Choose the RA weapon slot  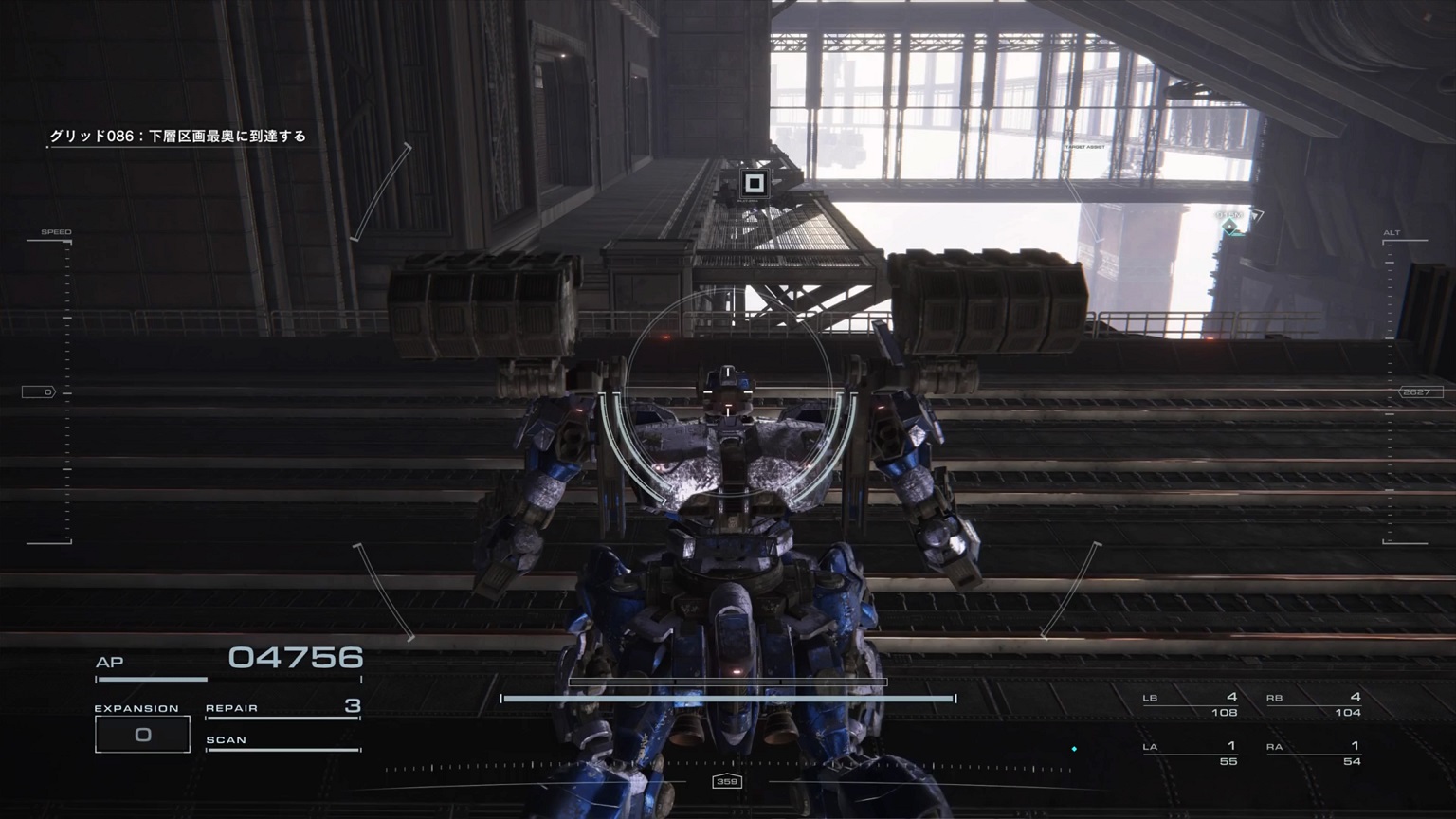click(x=1314, y=754)
